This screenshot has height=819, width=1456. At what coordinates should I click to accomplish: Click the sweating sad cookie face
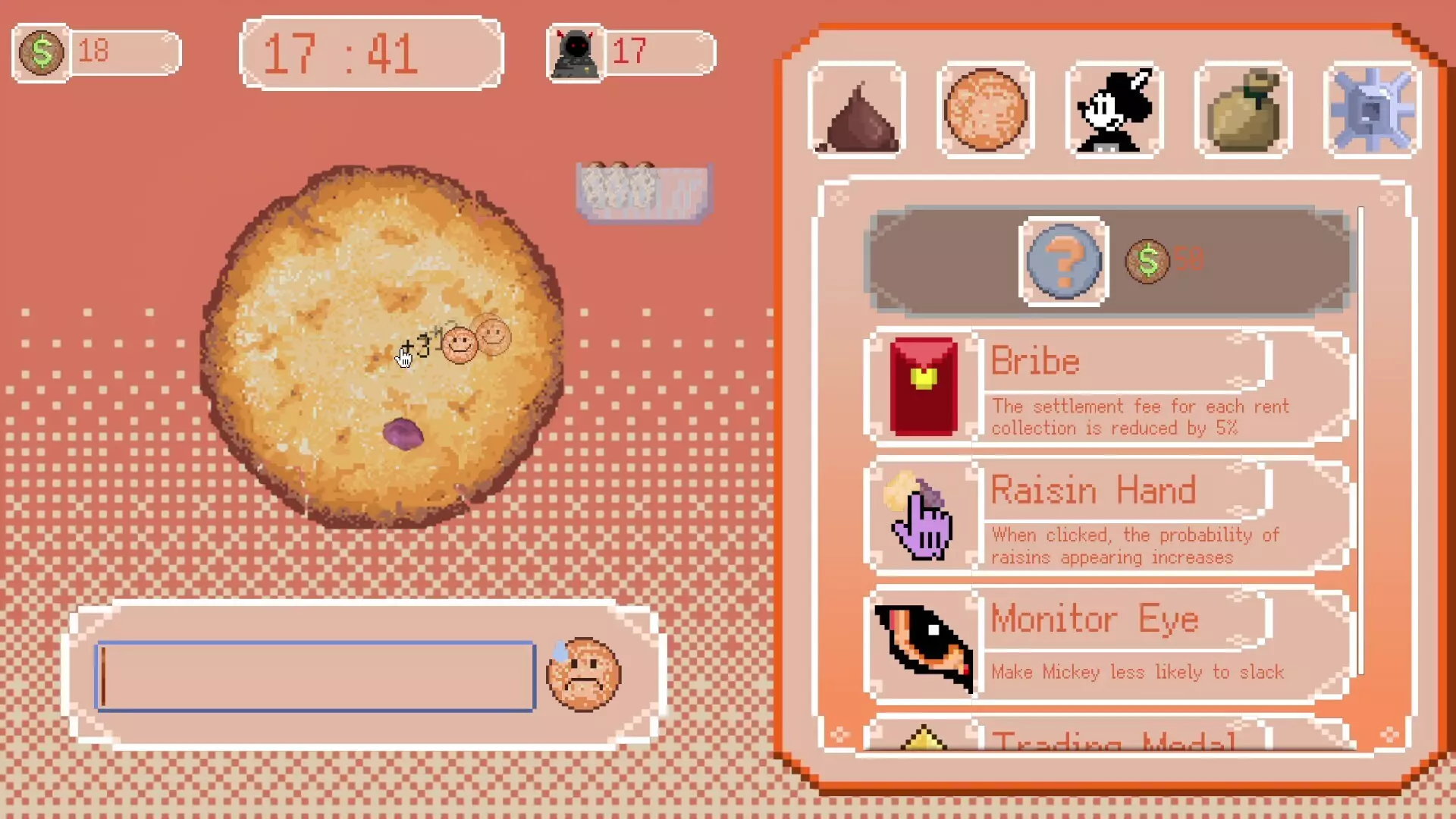point(584,676)
